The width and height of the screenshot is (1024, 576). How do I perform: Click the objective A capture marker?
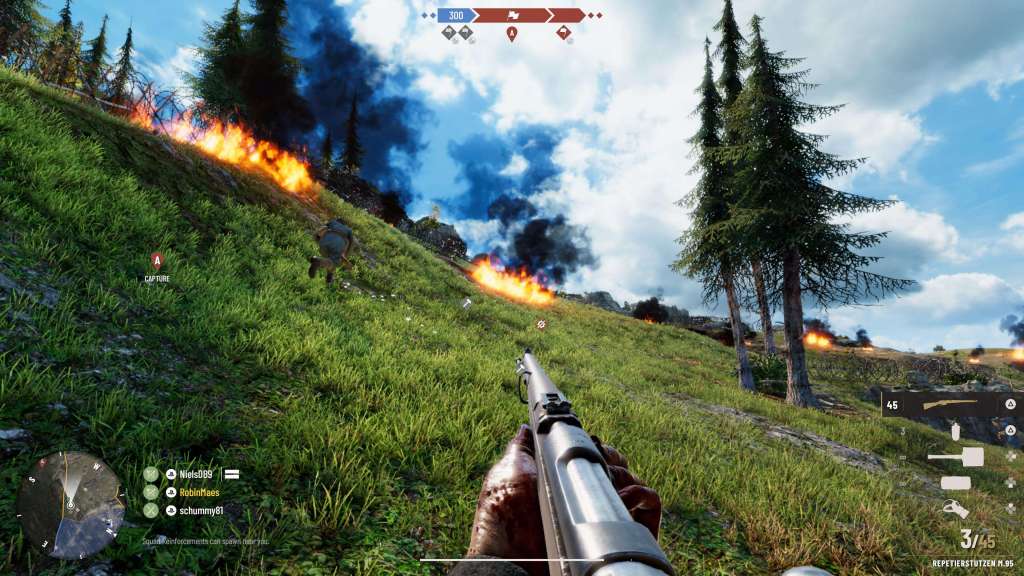[x=157, y=261]
